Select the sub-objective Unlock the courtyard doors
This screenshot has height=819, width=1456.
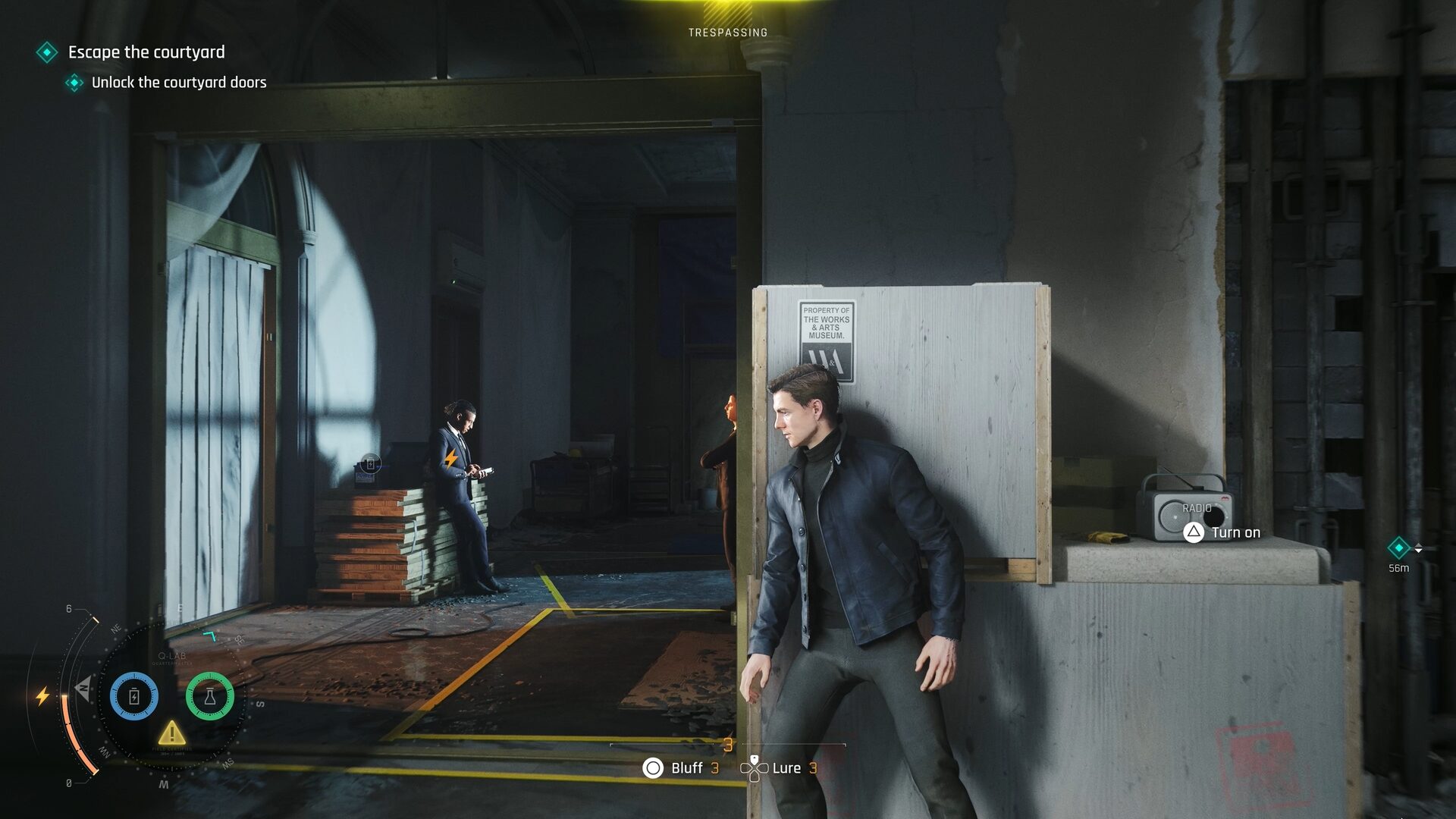pos(179,83)
